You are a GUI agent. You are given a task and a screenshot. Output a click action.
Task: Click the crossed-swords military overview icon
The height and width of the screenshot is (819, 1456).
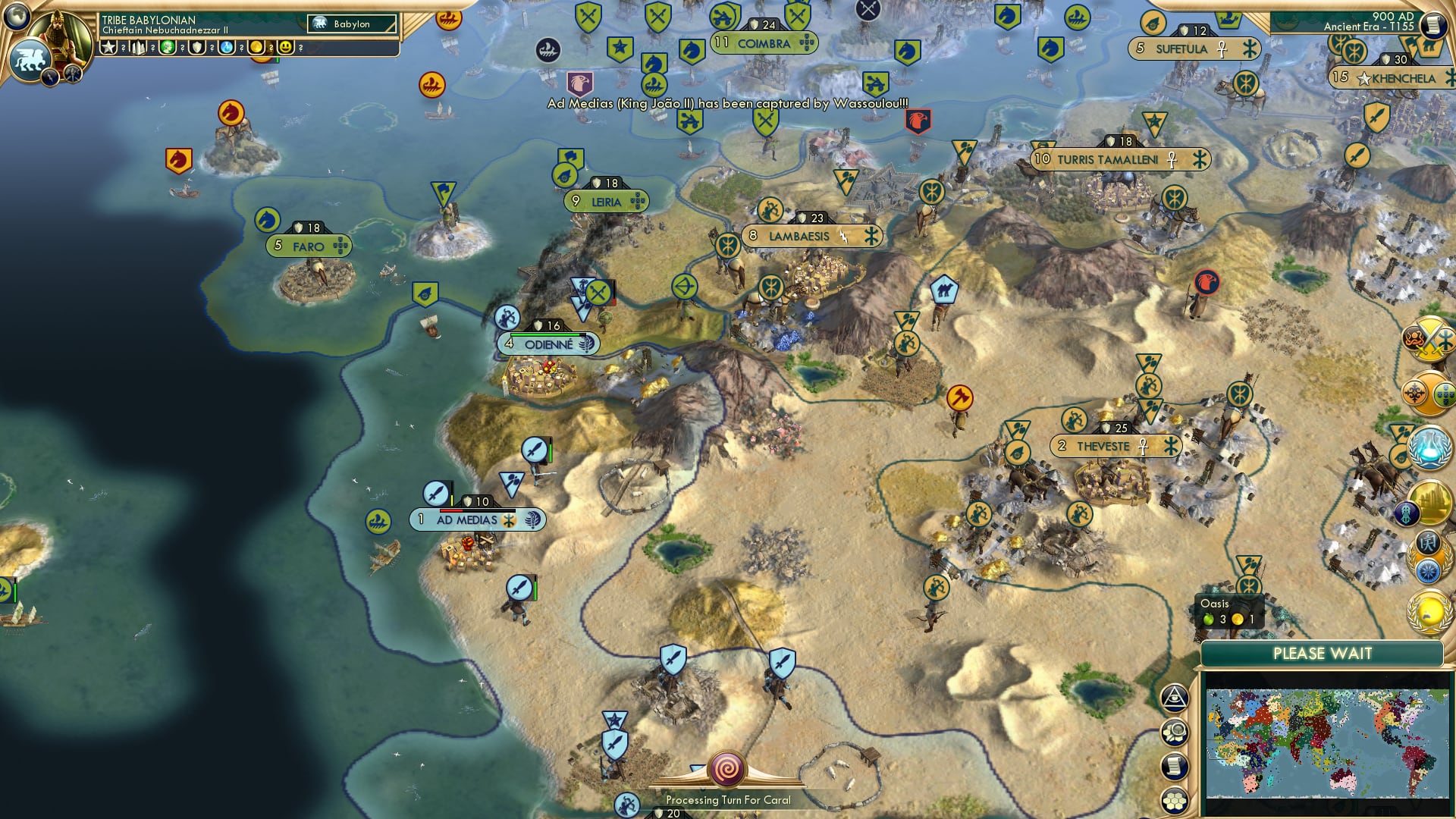(x=1426, y=341)
